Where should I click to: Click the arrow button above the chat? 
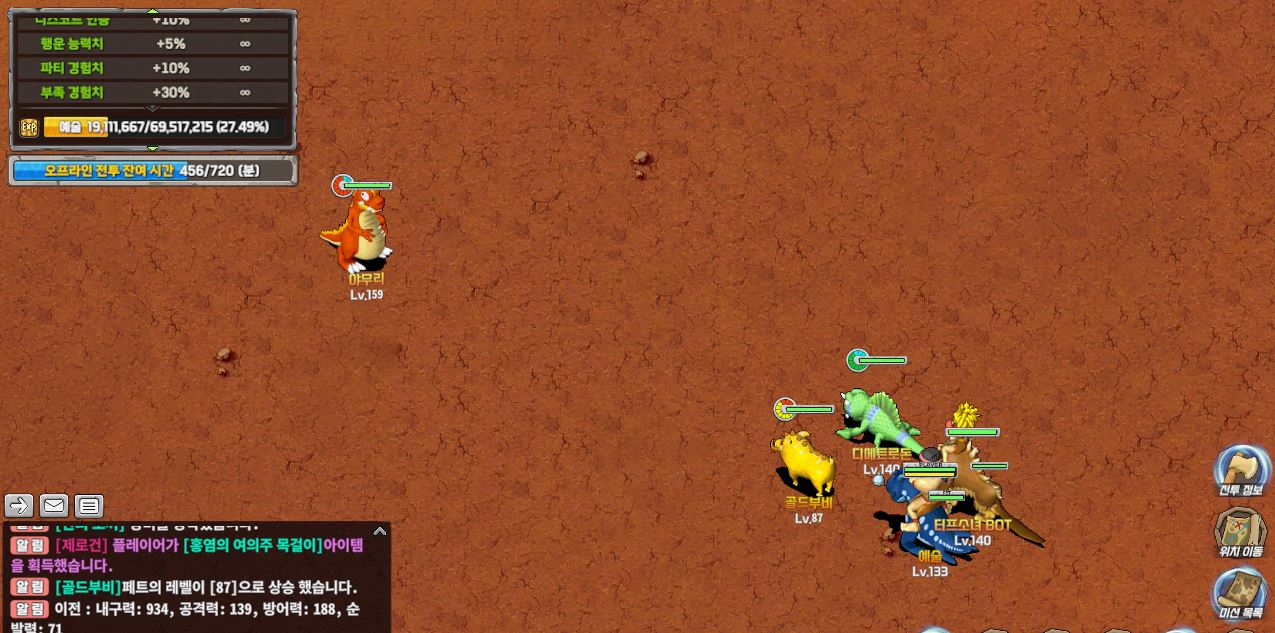pos(19,505)
